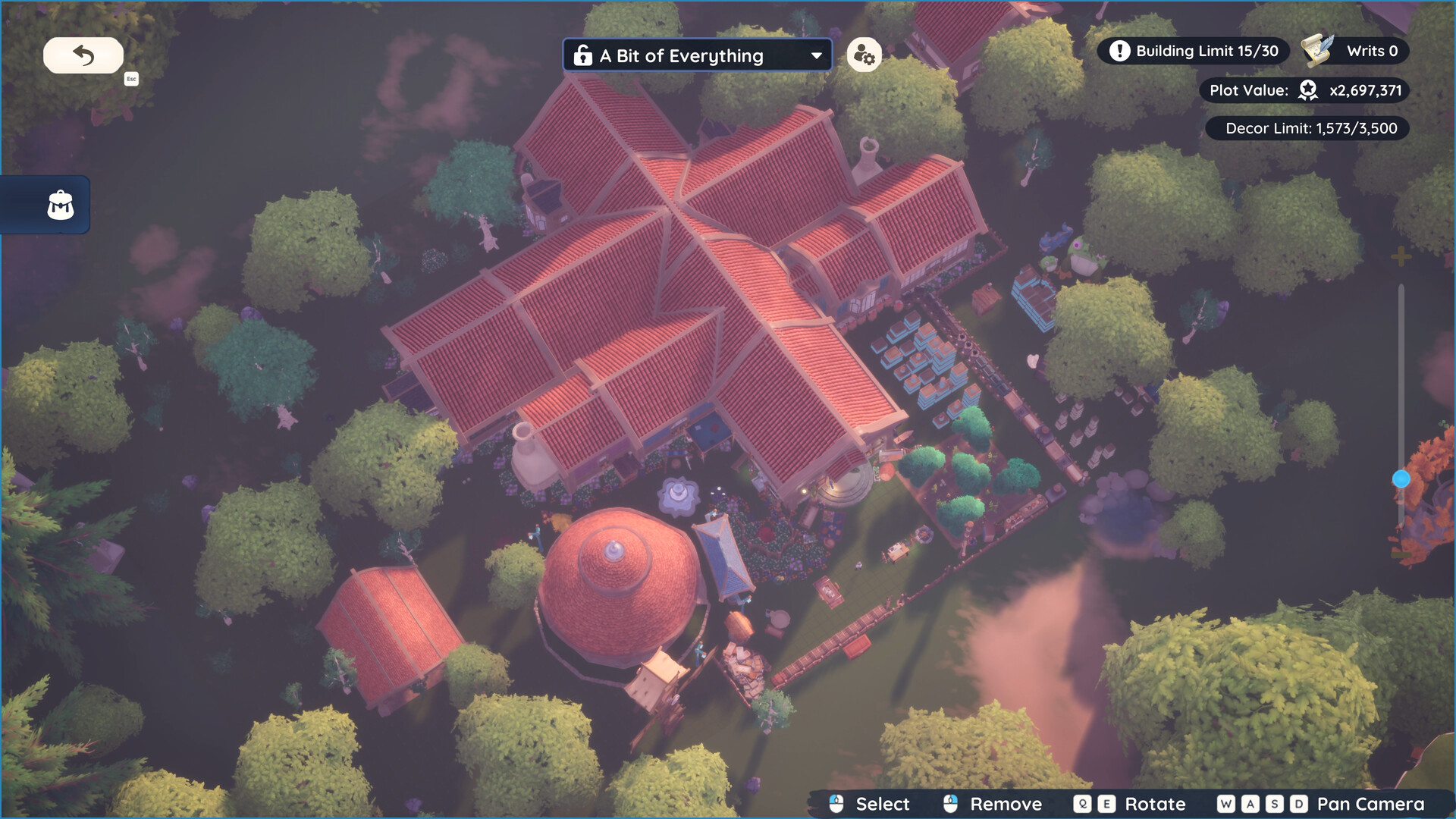The image size is (1456, 819).
Task: Open plot permissions settings icon
Action: coord(864,55)
